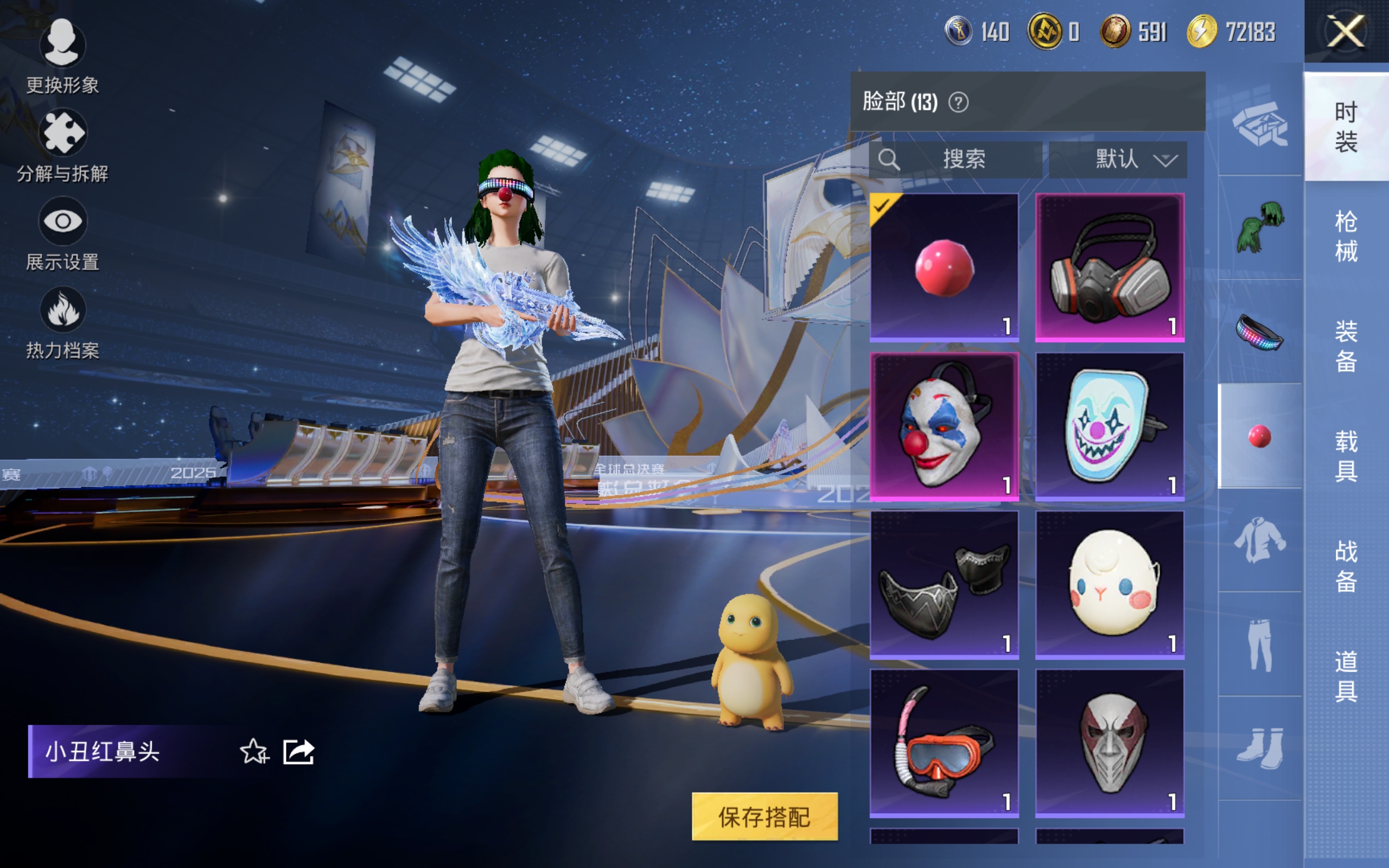
Task: Choose the blue grinning jester mask
Action: [1109, 426]
